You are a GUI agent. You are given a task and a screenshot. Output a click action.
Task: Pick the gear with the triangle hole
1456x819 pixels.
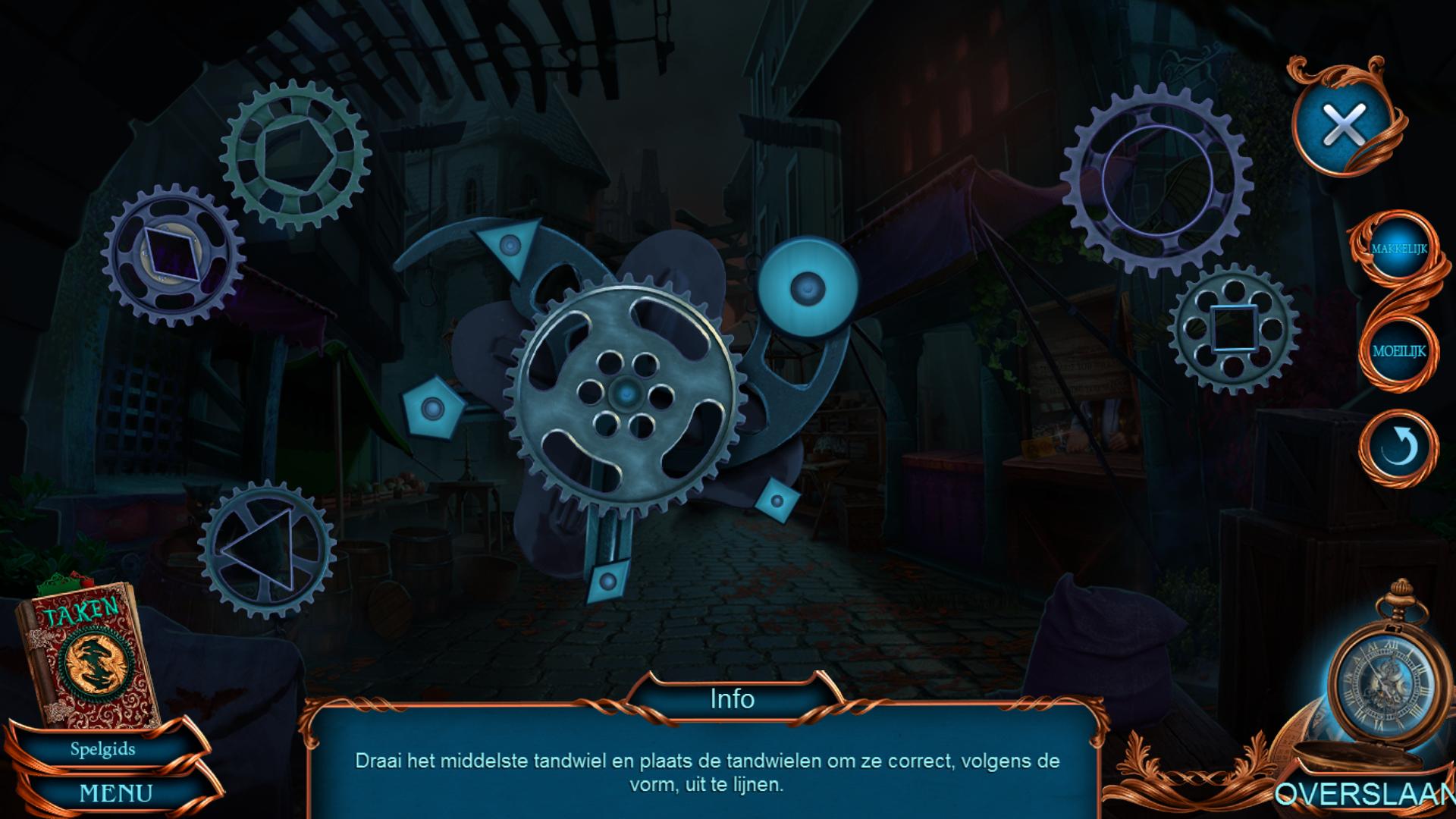pyautogui.click(x=267, y=551)
